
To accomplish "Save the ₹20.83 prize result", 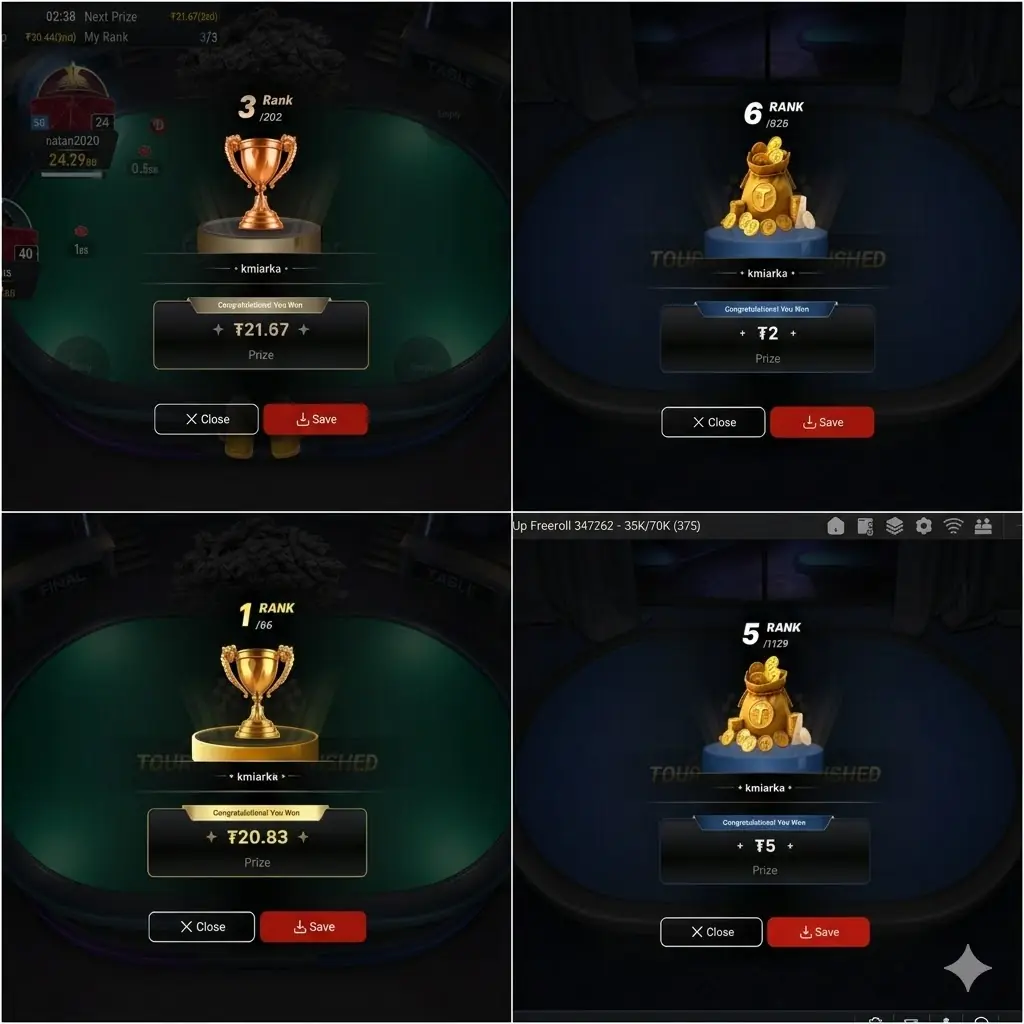I will 313,927.
